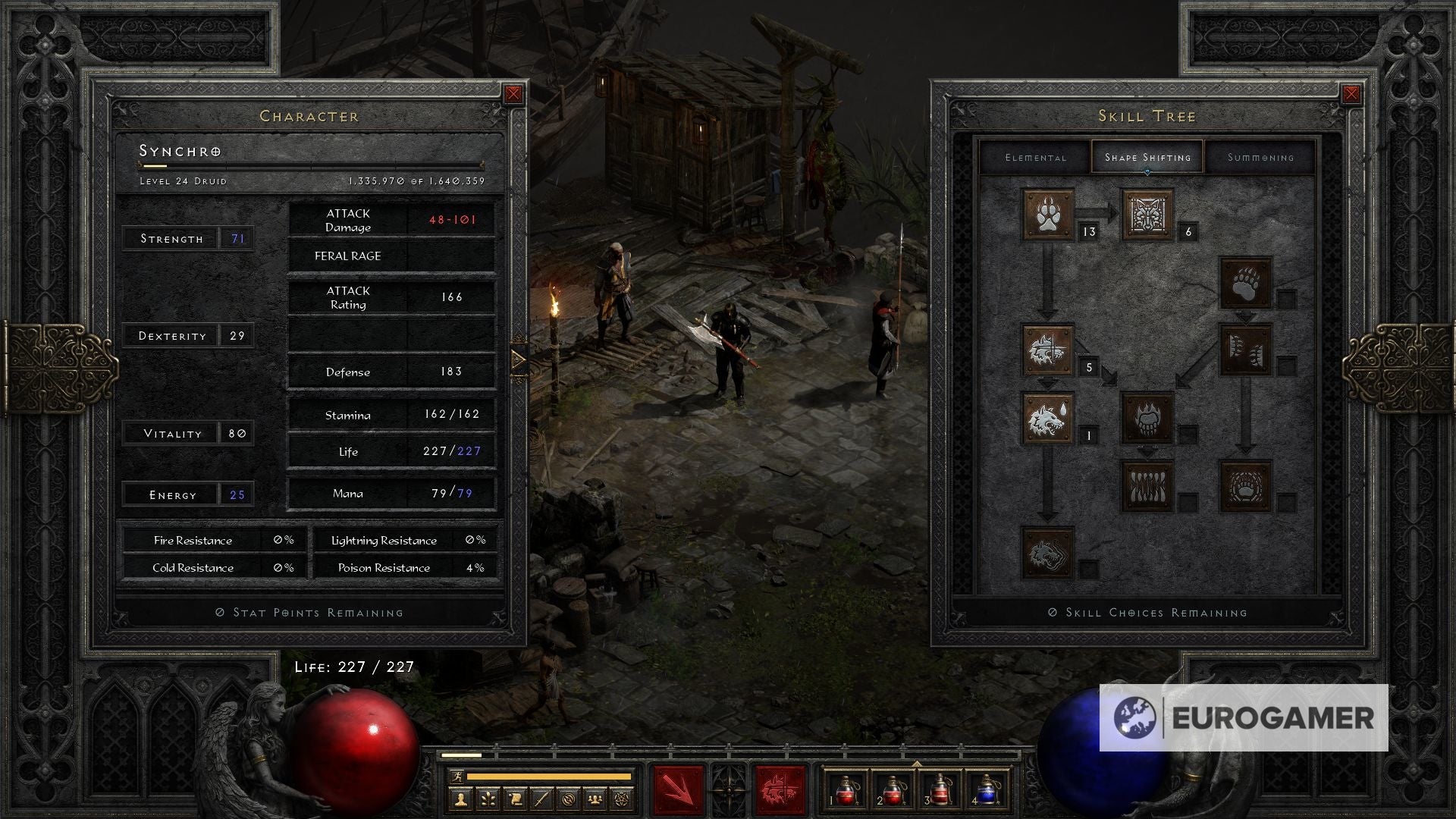Pick the Werebear bear paw skill
This screenshot has width=1456, height=819.
point(1245,282)
